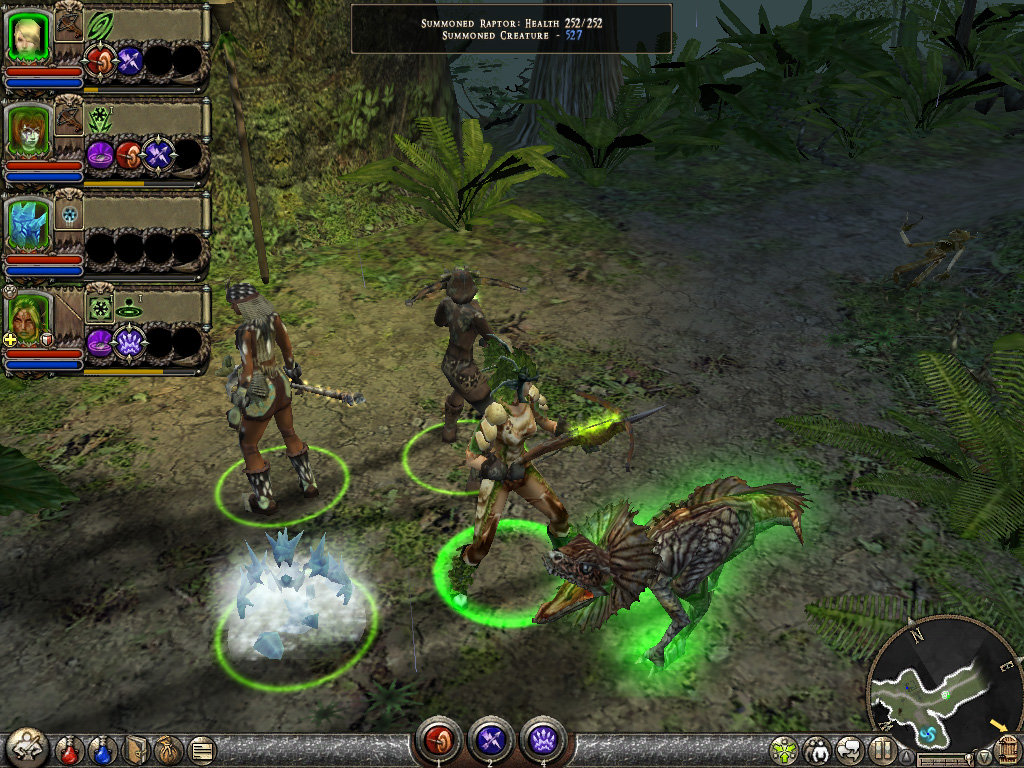The height and width of the screenshot is (768, 1024).
Task: Use the blue mana potion button
Action: [102, 749]
